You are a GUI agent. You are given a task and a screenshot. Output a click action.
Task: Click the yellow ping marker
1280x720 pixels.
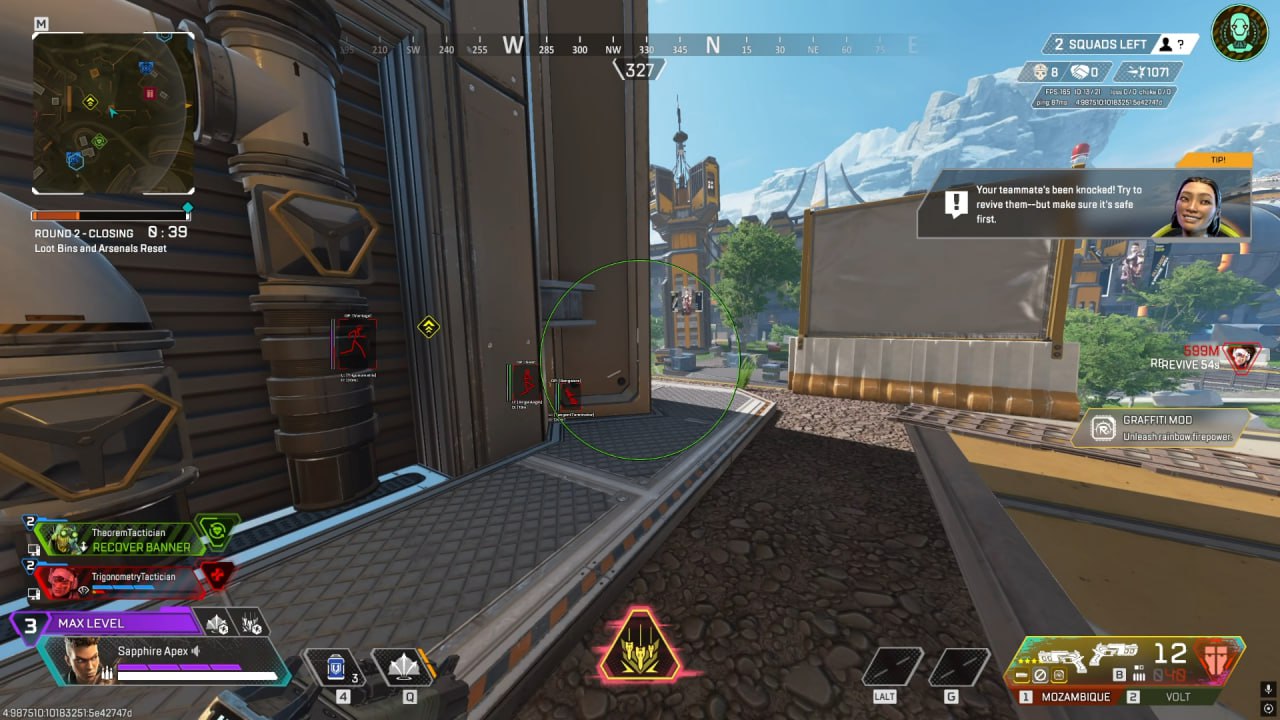pyautogui.click(x=429, y=326)
